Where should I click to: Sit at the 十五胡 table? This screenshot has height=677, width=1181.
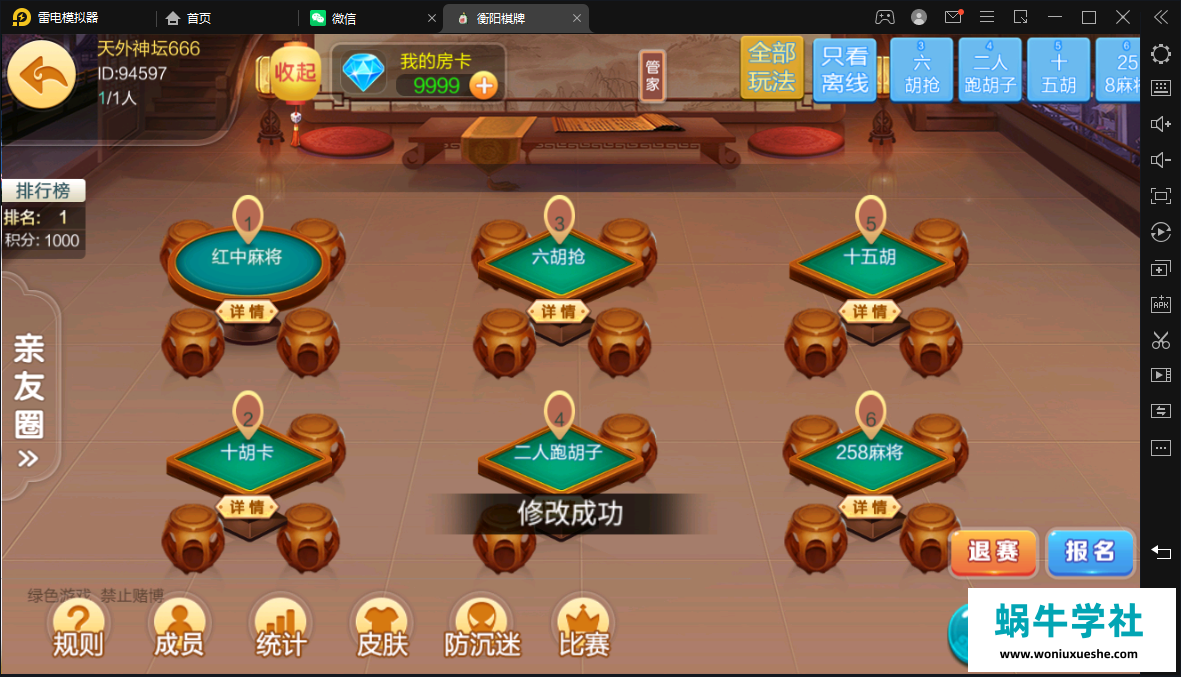[x=870, y=258]
